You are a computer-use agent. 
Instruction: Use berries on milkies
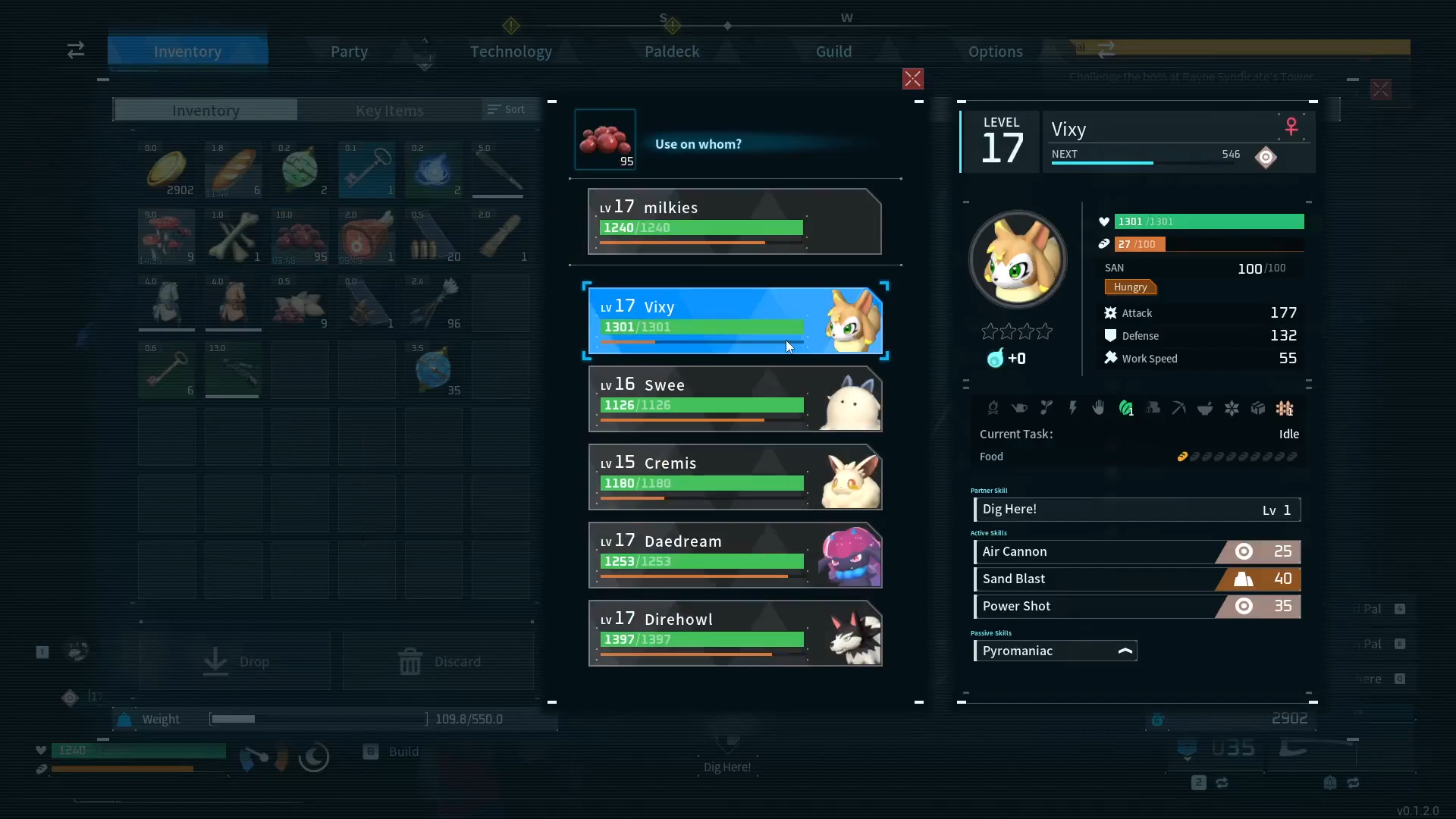(734, 221)
